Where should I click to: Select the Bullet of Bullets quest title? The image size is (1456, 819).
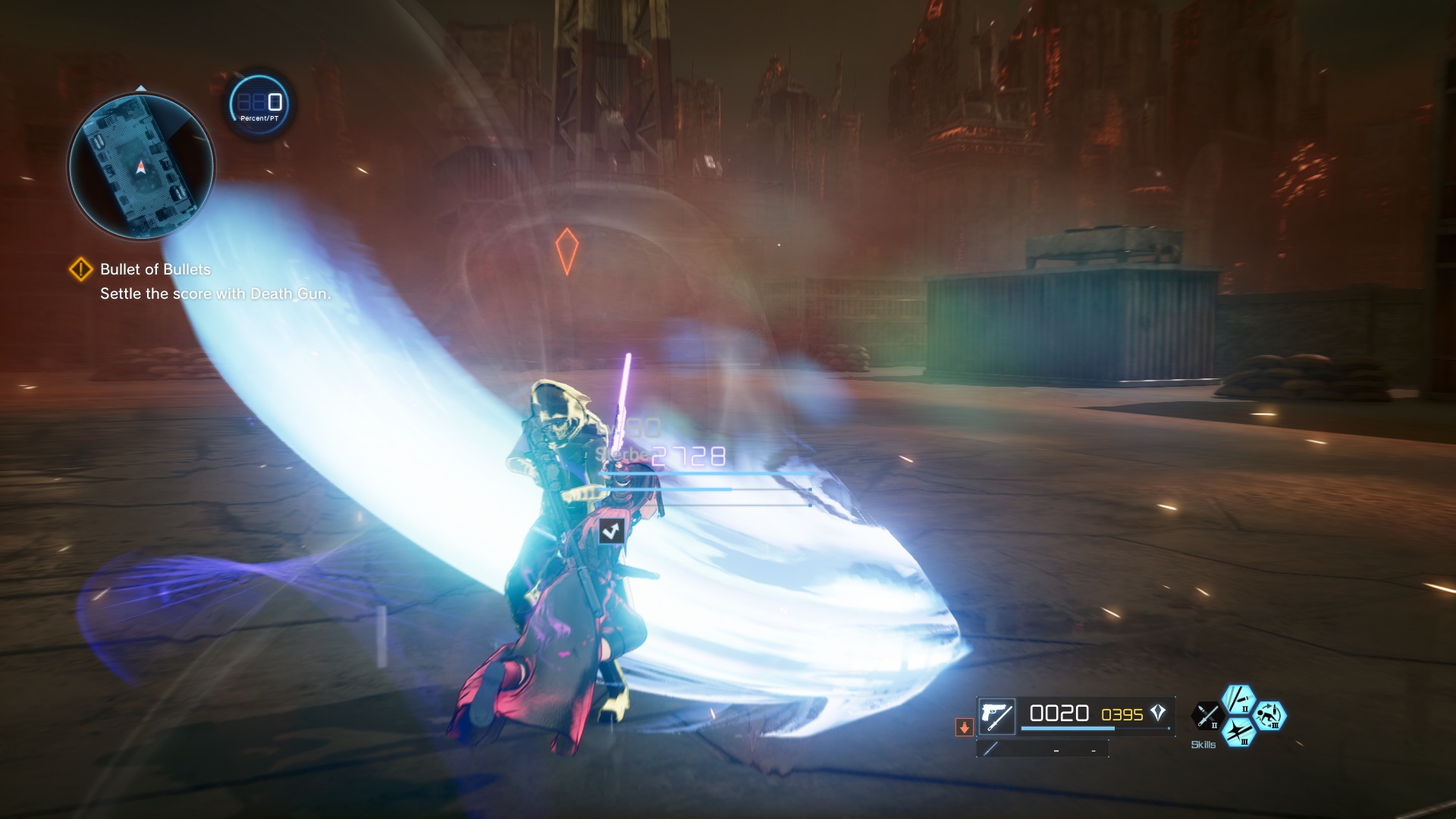(155, 269)
